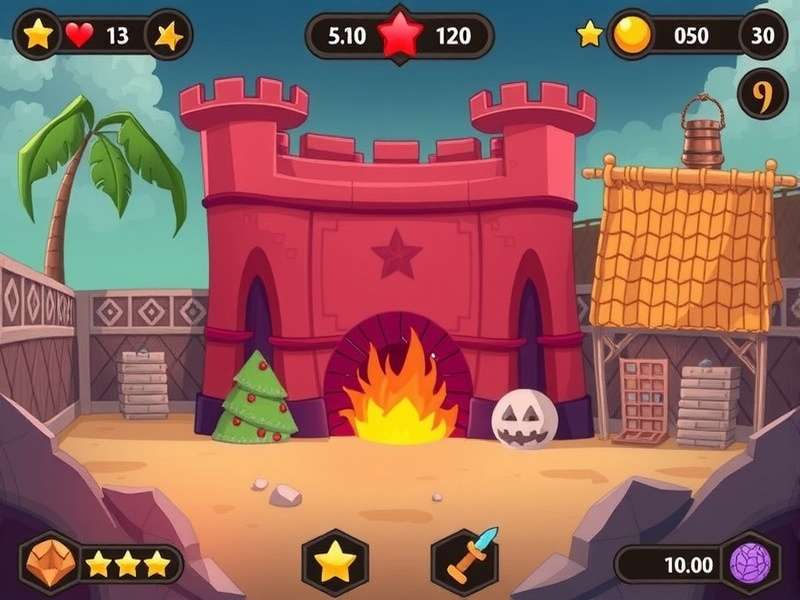Open the round button marked 9
Image resolution: width=800 pixels, height=600 pixels.
(762, 97)
